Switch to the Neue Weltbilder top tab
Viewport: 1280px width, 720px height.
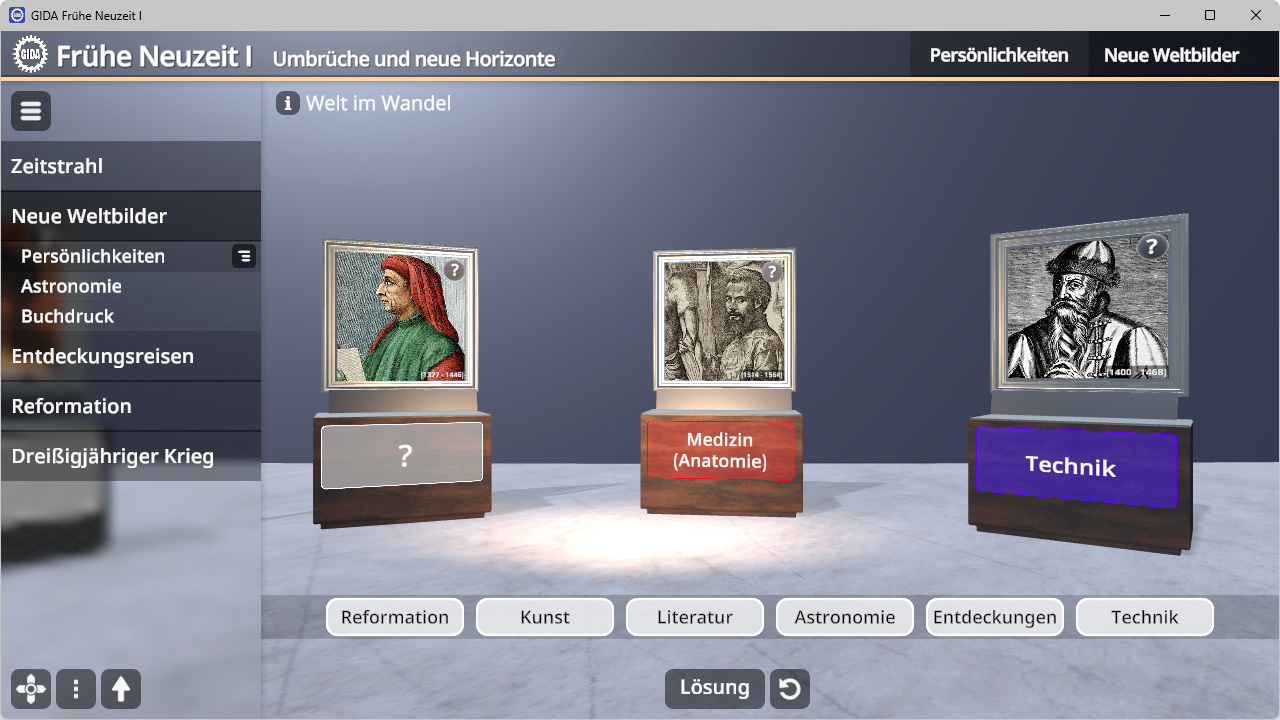pyautogui.click(x=1171, y=56)
